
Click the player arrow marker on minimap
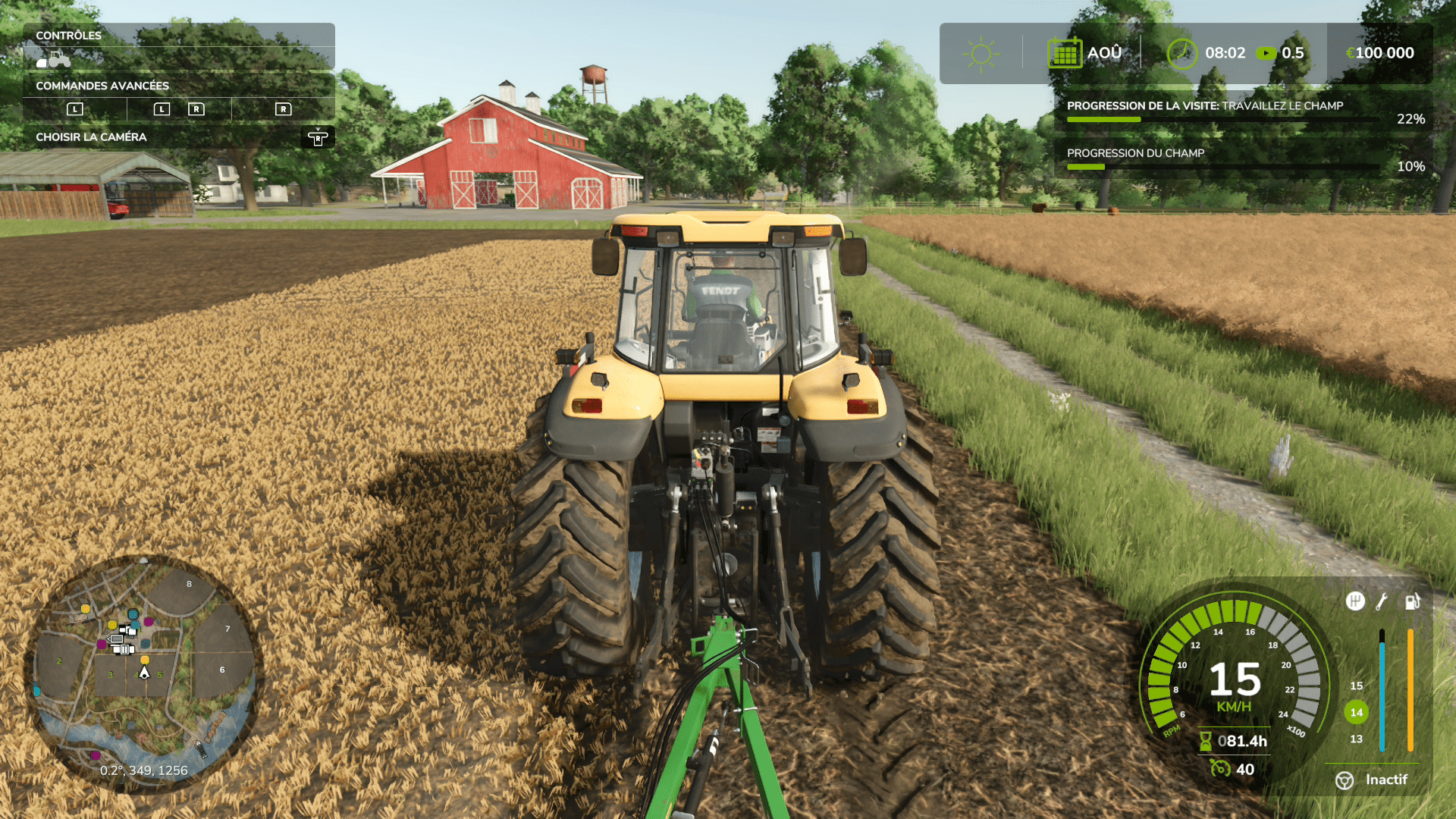tap(144, 673)
